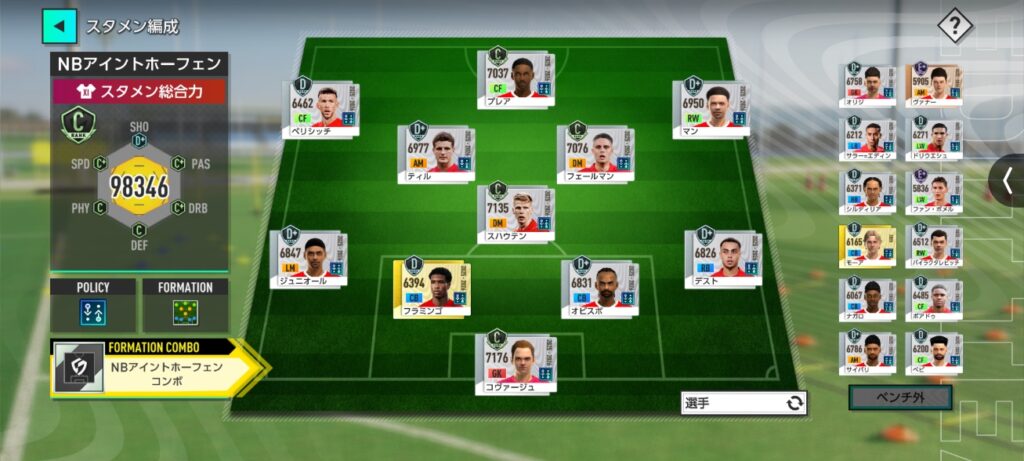The width and height of the screenshot is (1024, 461).
Task: Expand the side panel arrow on right edge
Action: pyautogui.click(x=1006, y=181)
